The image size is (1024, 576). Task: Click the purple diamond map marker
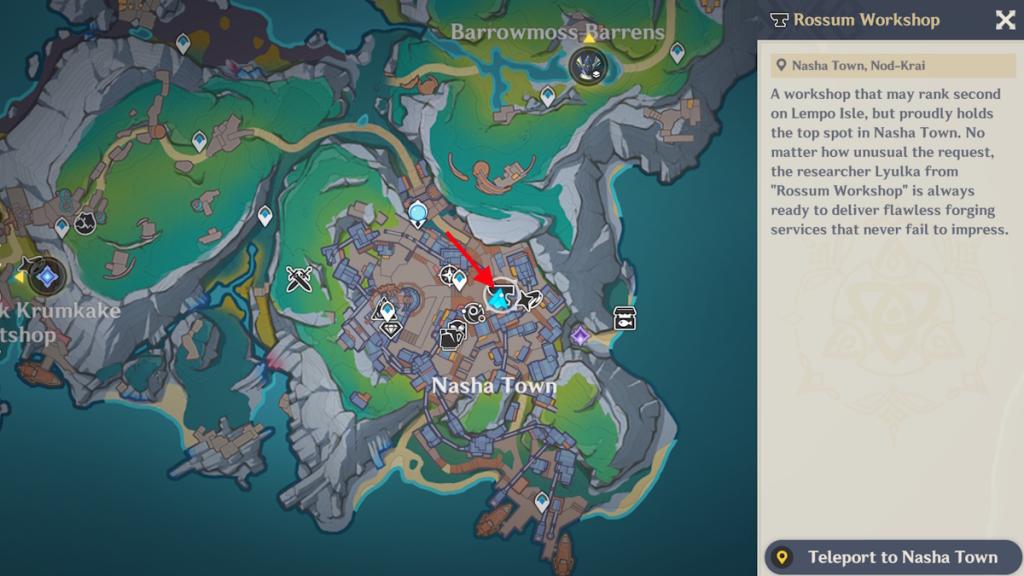[580, 333]
